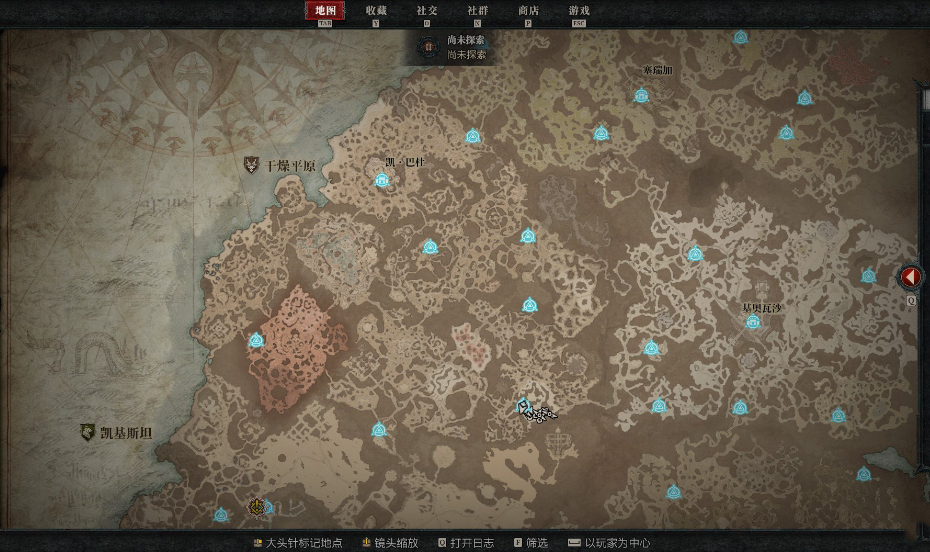
Task: Select the 游戏 game menu tab
Action: [x=579, y=11]
